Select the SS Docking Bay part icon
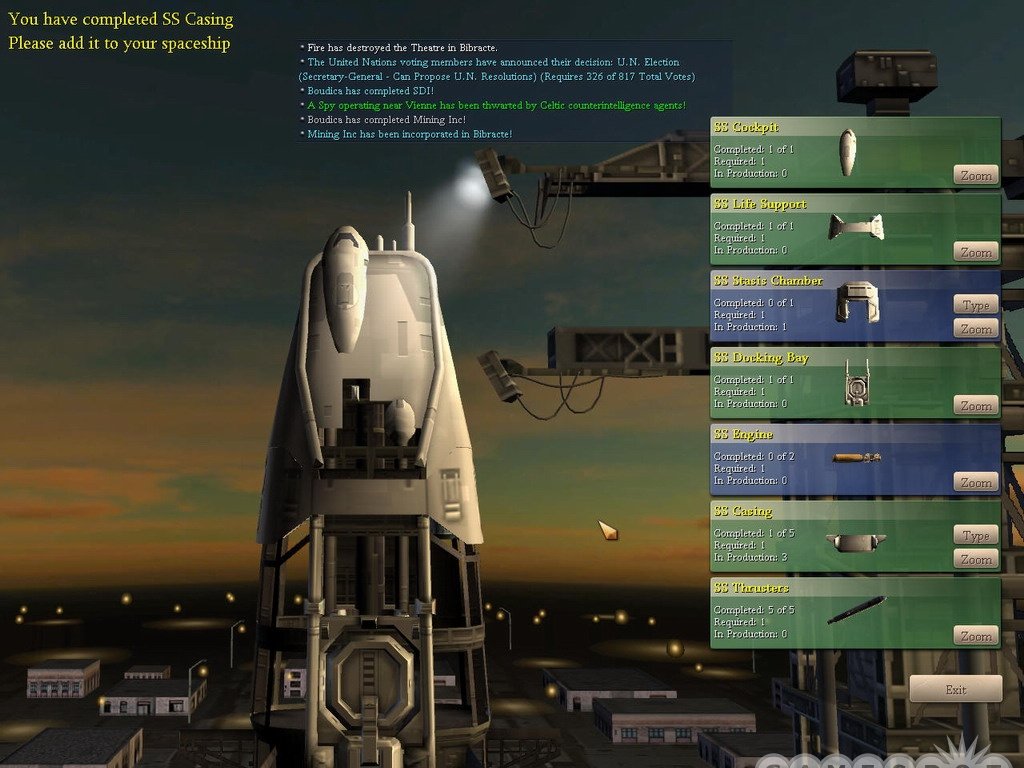The width and height of the screenshot is (1024, 768). pos(855,382)
